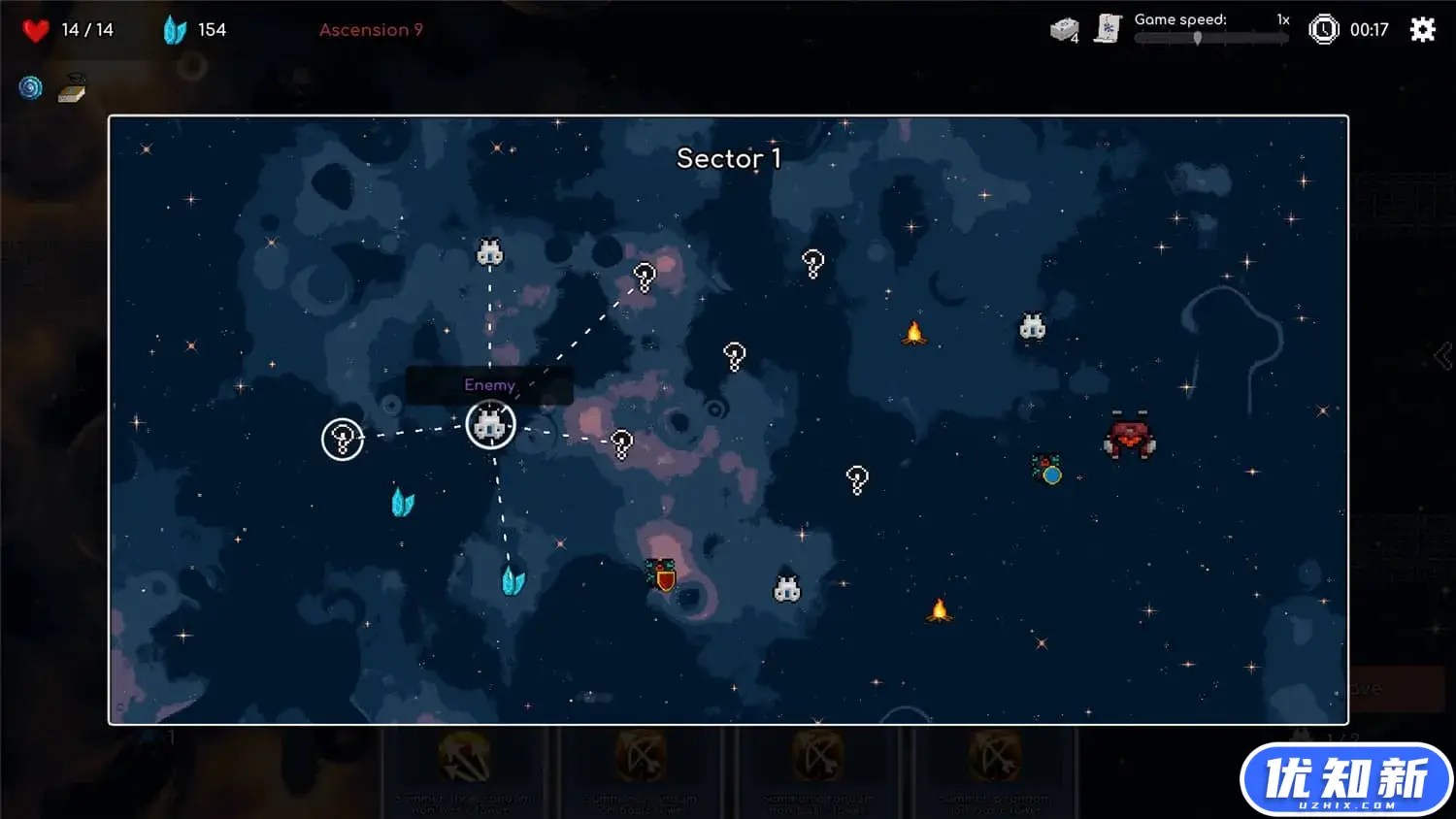The height and width of the screenshot is (819, 1456).
Task: Click the heart health counter
Action: (36, 29)
